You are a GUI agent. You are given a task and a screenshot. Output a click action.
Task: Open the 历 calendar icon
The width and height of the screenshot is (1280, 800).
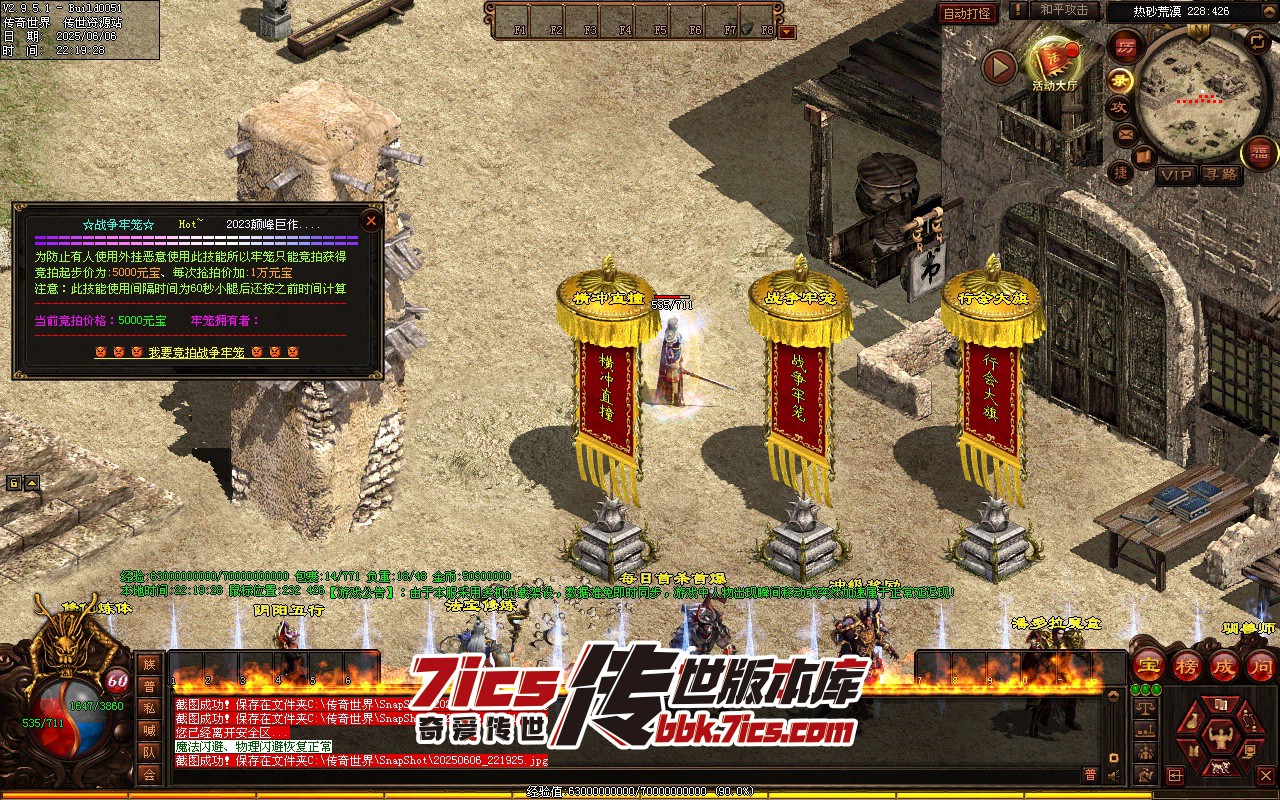pos(1125,46)
